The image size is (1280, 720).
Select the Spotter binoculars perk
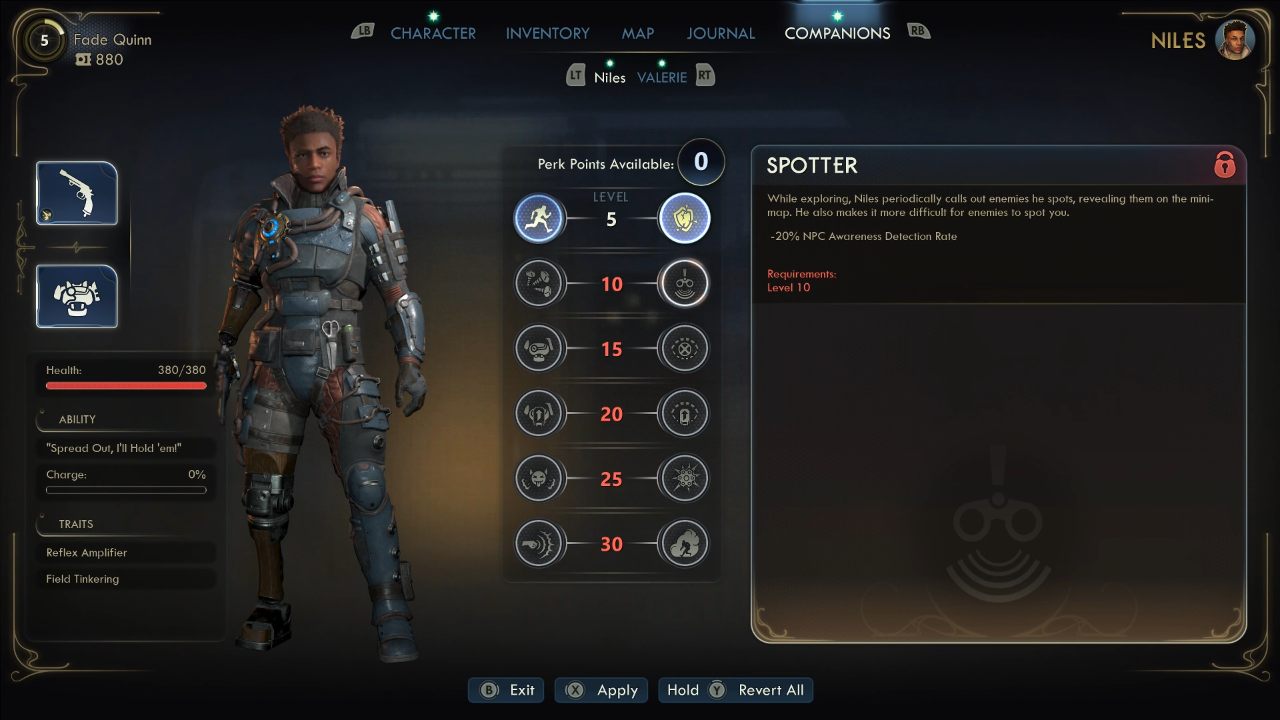click(x=684, y=284)
